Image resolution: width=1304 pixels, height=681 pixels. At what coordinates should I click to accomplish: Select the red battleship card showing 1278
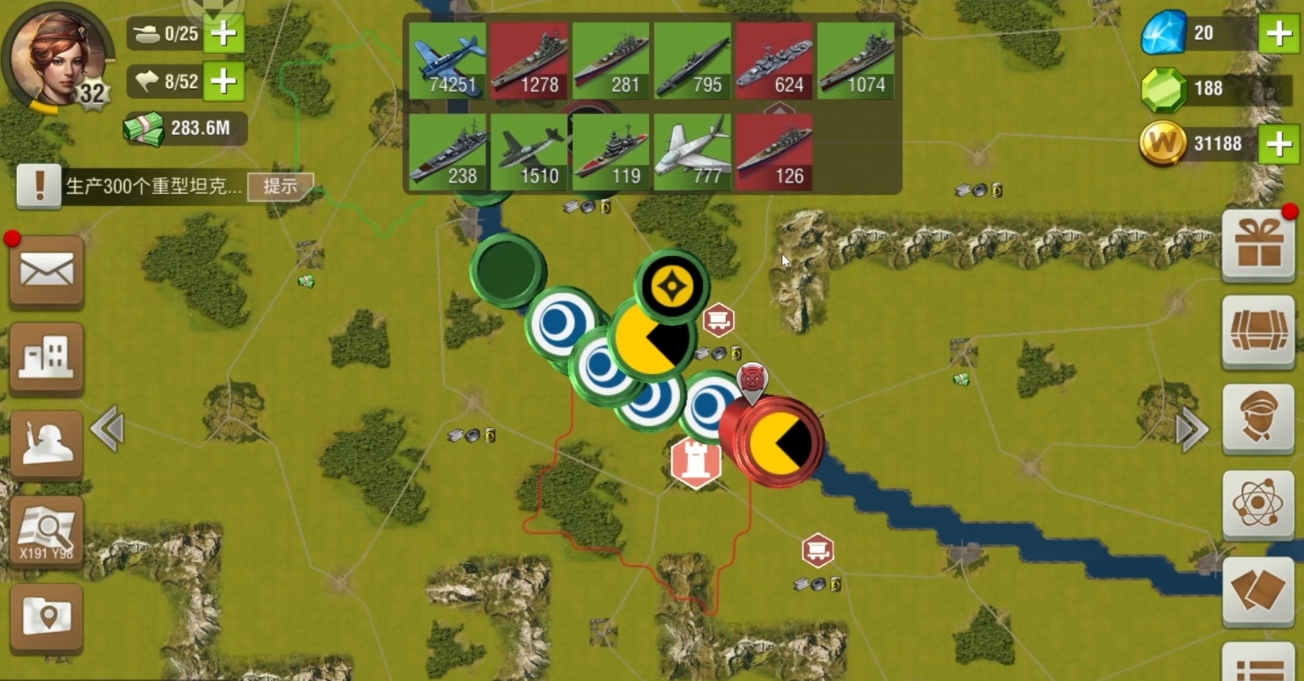529,61
